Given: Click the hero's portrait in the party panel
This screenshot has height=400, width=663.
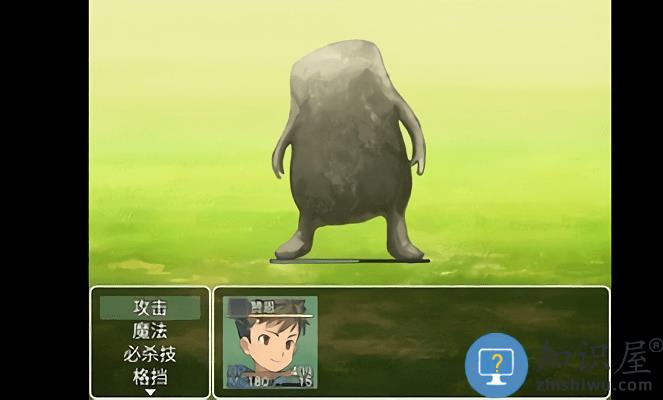Looking at the screenshot, I should click(270, 342).
